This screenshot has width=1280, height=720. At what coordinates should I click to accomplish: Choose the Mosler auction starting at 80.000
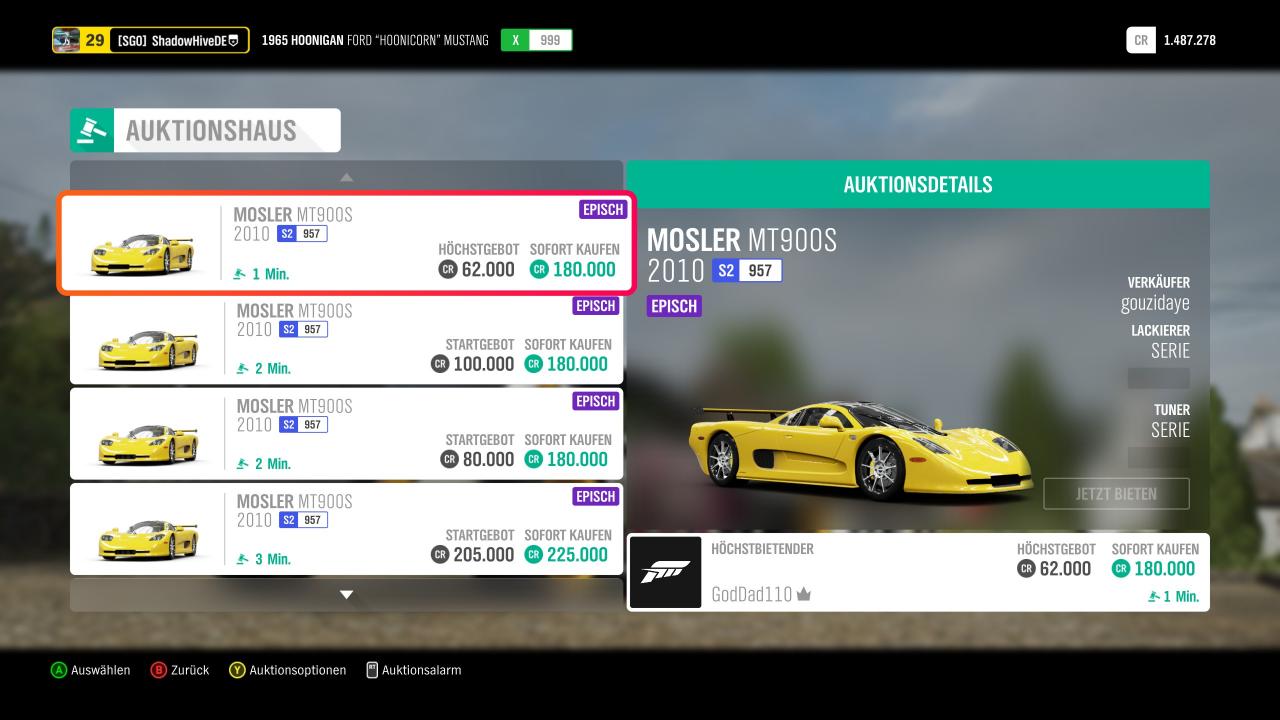coord(346,435)
